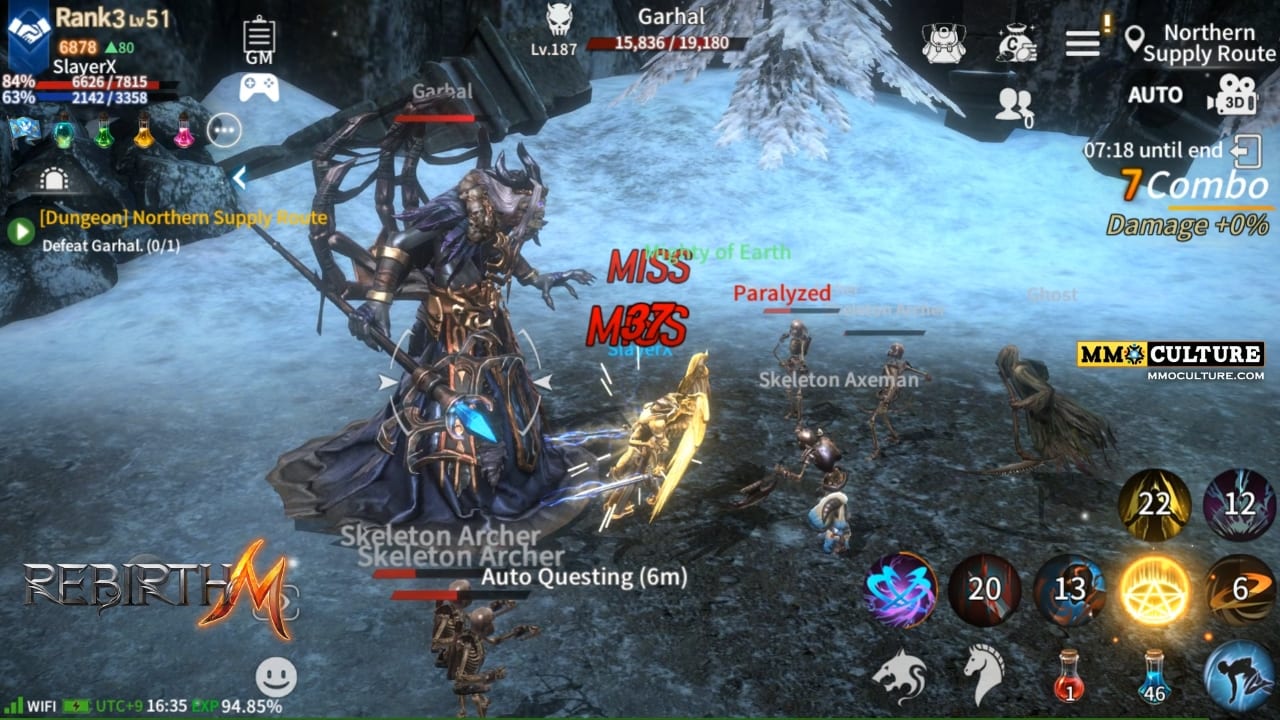This screenshot has height=720, width=1280.
Task: Start the Northern Supply Route dungeon quest
Action: (20, 232)
